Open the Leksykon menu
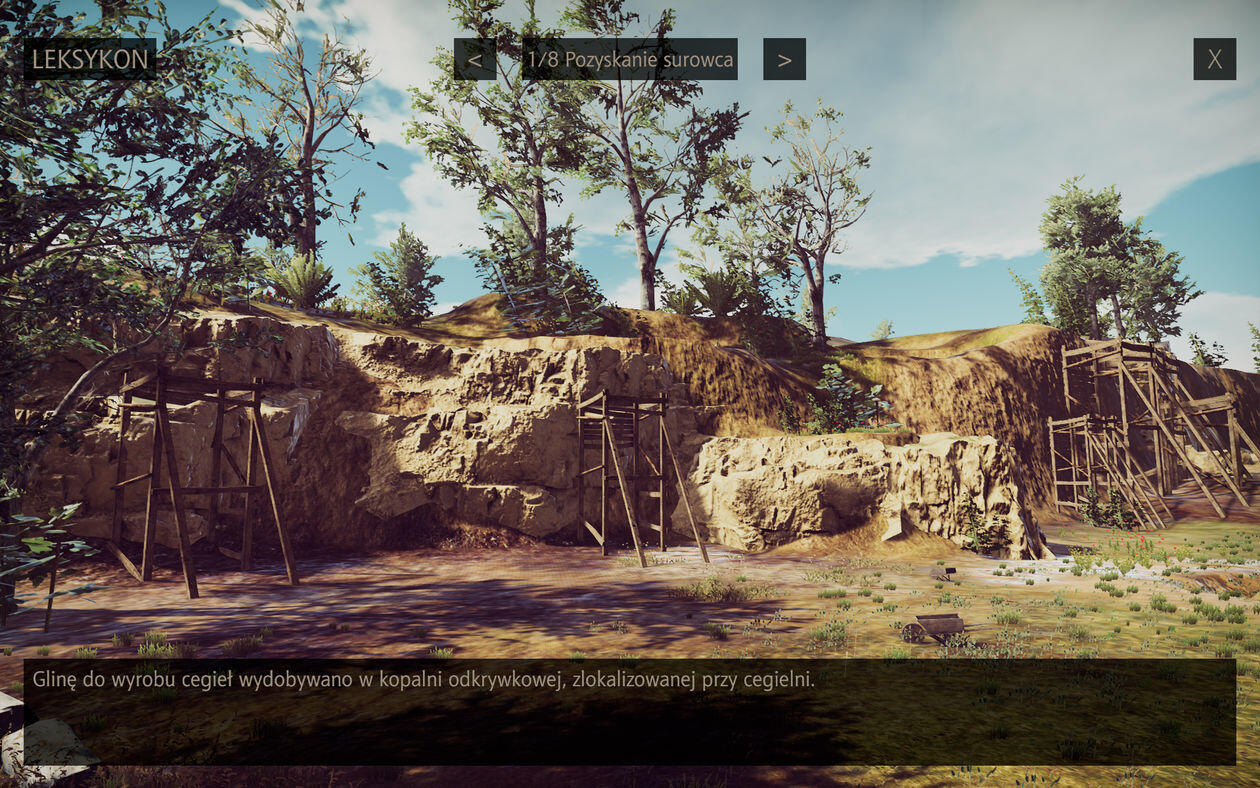This screenshot has height=788, width=1260. [x=90, y=59]
